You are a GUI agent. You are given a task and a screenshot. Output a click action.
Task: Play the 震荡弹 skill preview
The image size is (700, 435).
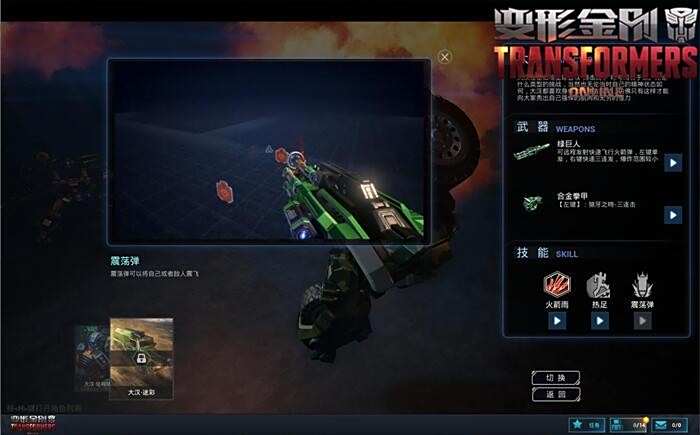643,321
